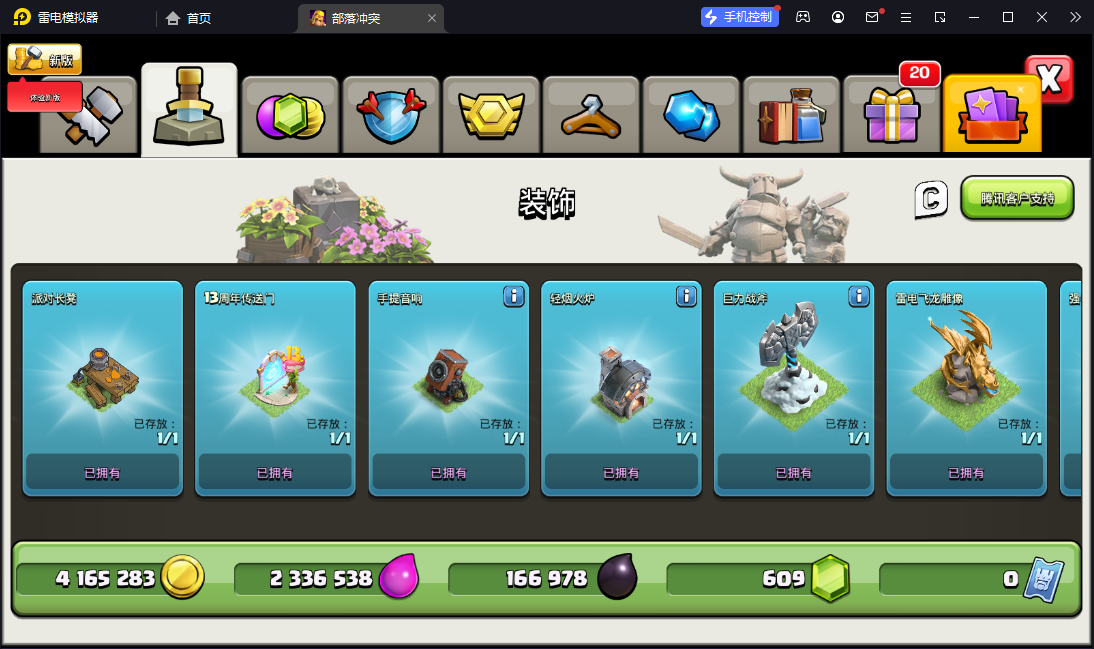The height and width of the screenshot is (649, 1094).
Task: Open the emulator 手机控制 panel
Action: [740, 17]
